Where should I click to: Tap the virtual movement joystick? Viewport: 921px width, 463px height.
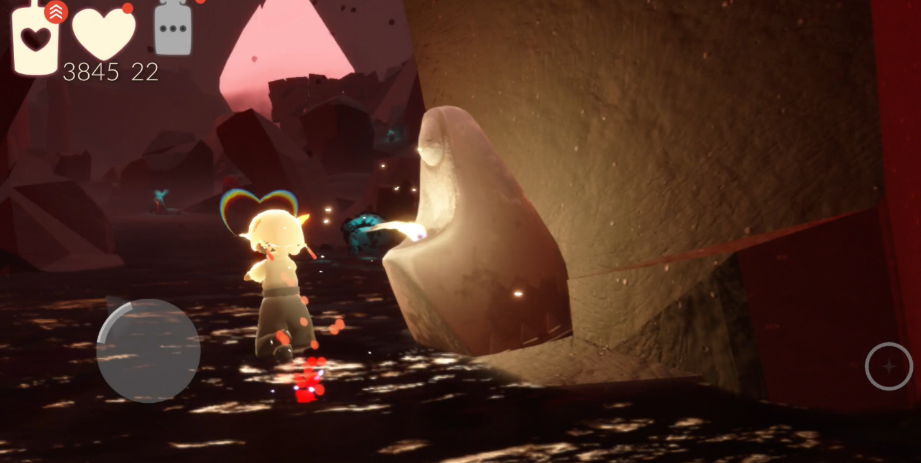(x=148, y=351)
